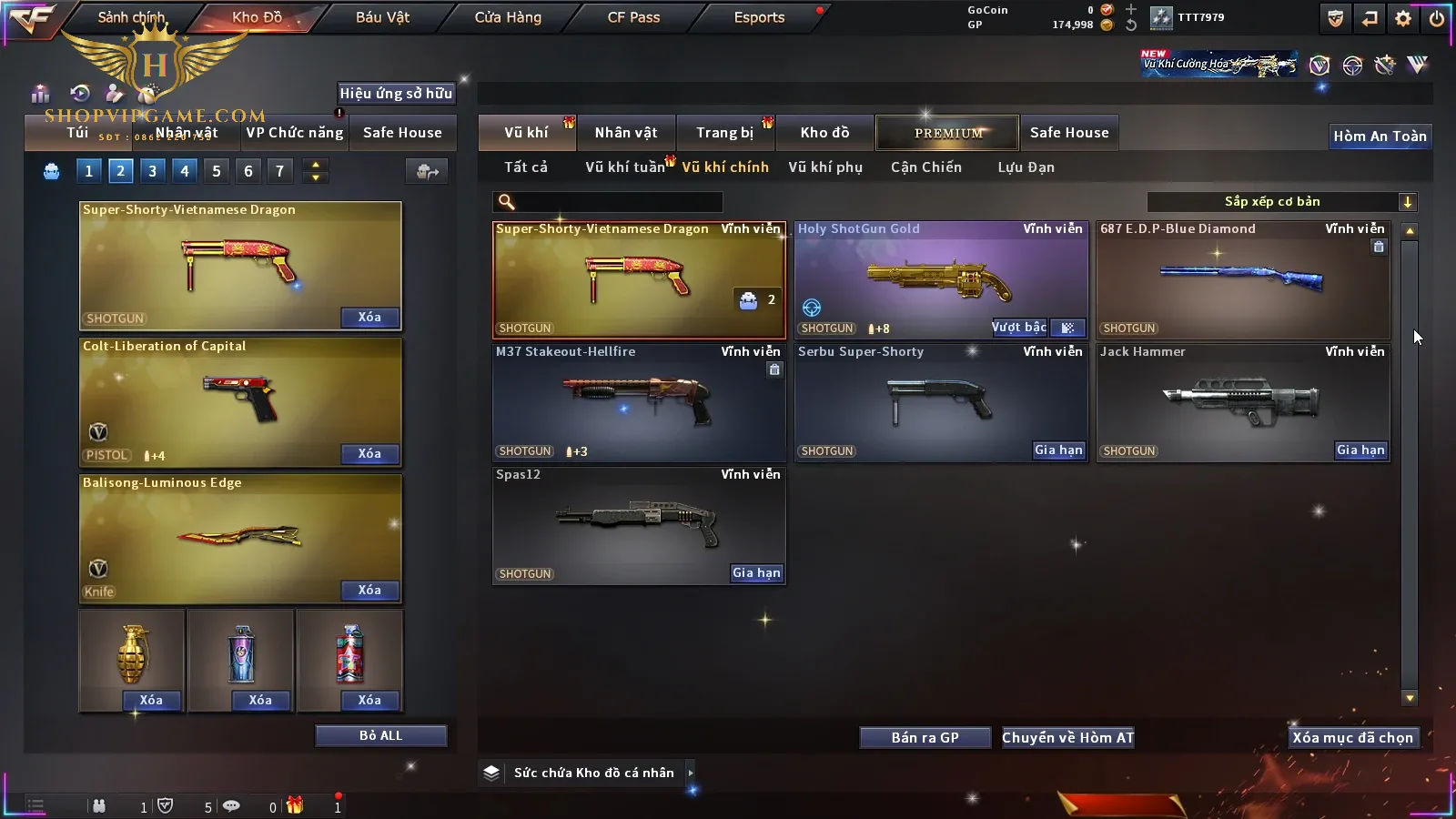Switch to the Nhân vật inventory tab
The width and height of the screenshot is (1456, 819).
(x=626, y=133)
